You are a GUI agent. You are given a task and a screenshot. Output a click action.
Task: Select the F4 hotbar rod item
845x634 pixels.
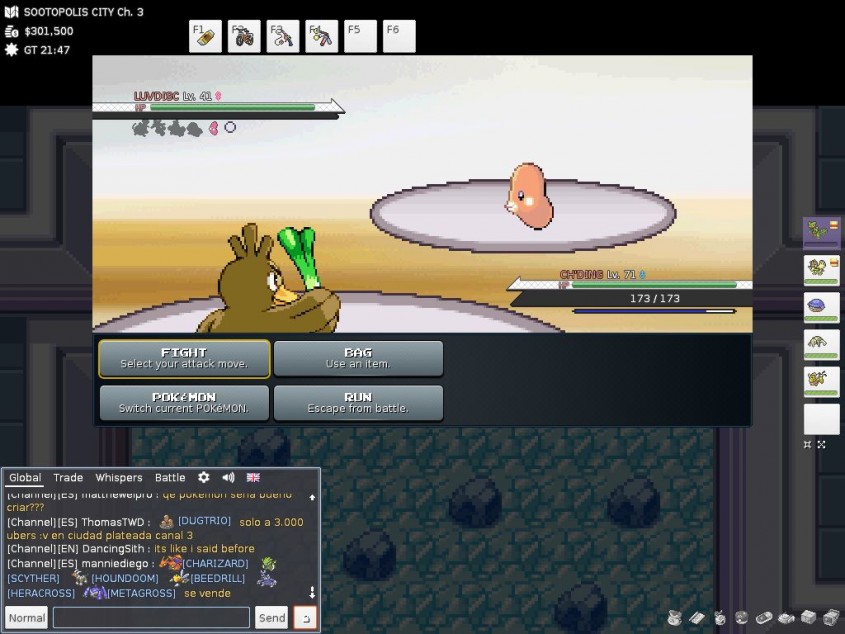(322, 37)
